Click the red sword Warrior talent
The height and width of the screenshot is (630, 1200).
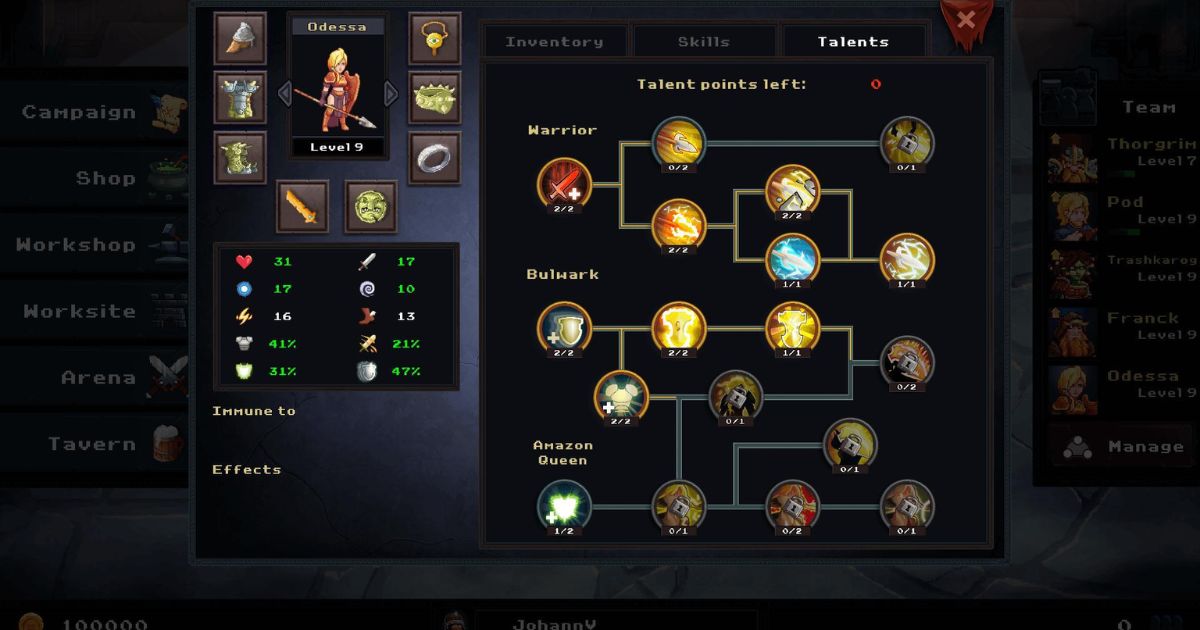click(565, 185)
